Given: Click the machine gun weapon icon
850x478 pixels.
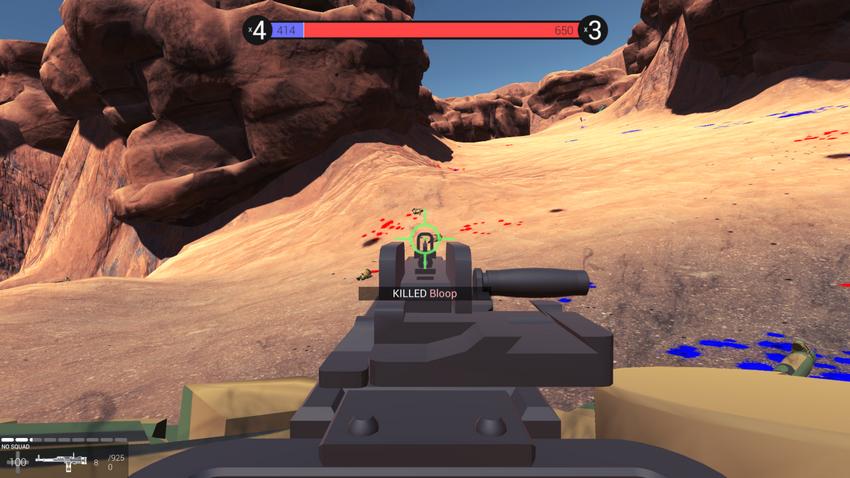Looking at the screenshot, I should (x=60, y=462).
